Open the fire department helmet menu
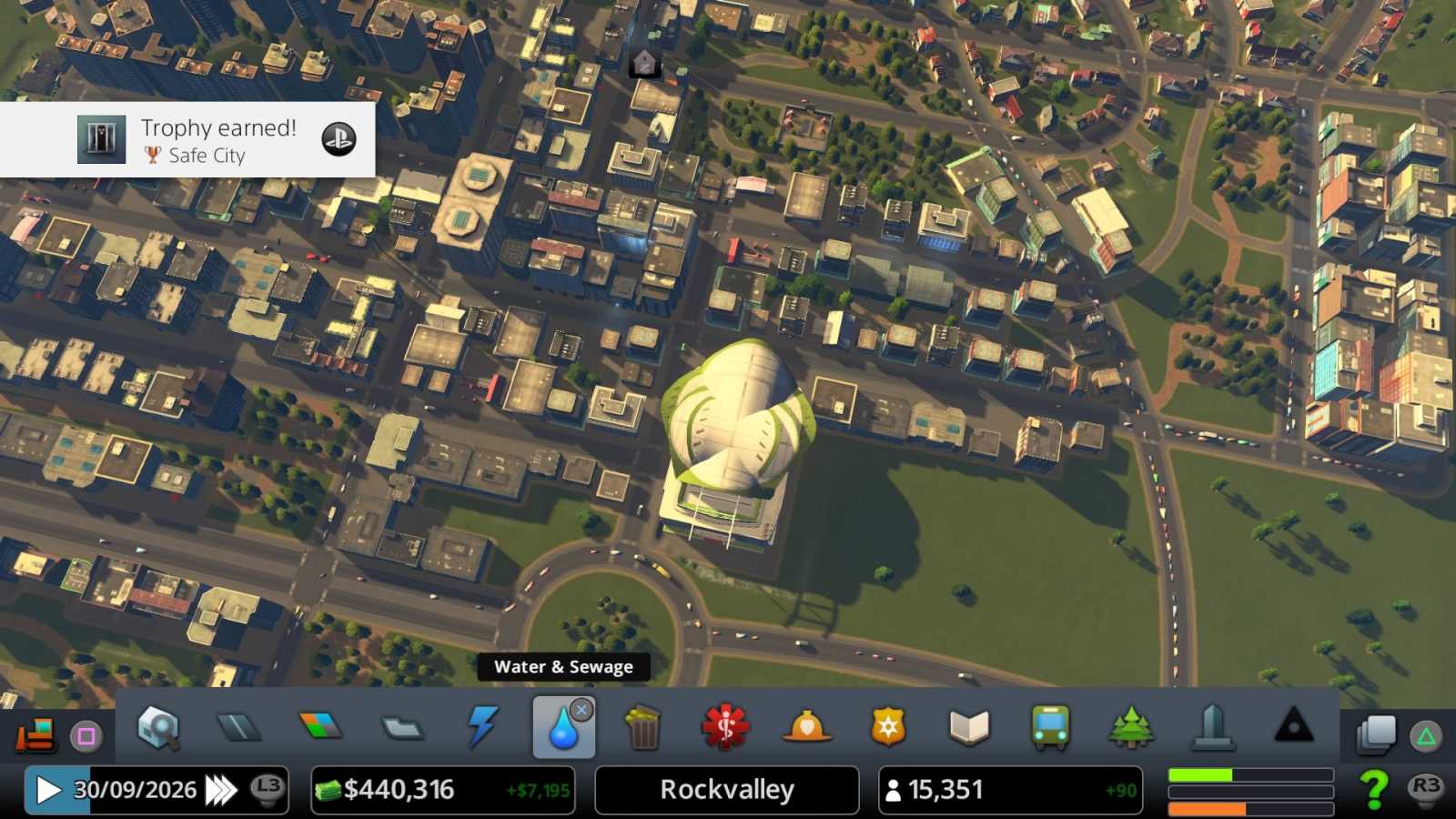The image size is (1456, 819). (x=806, y=728)
